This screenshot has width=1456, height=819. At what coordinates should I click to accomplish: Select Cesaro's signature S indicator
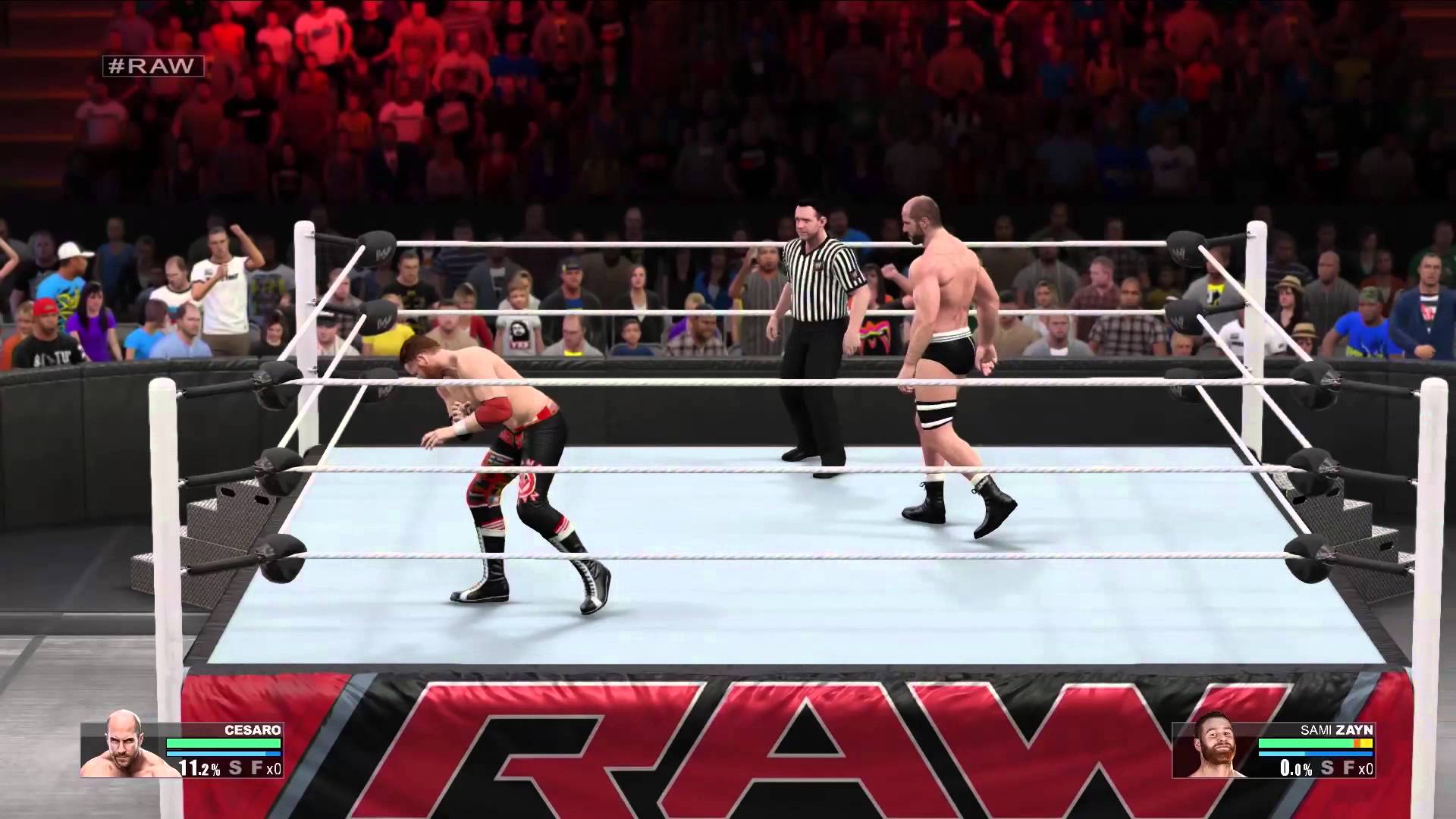pyautogui.click(x=236, y=767)
